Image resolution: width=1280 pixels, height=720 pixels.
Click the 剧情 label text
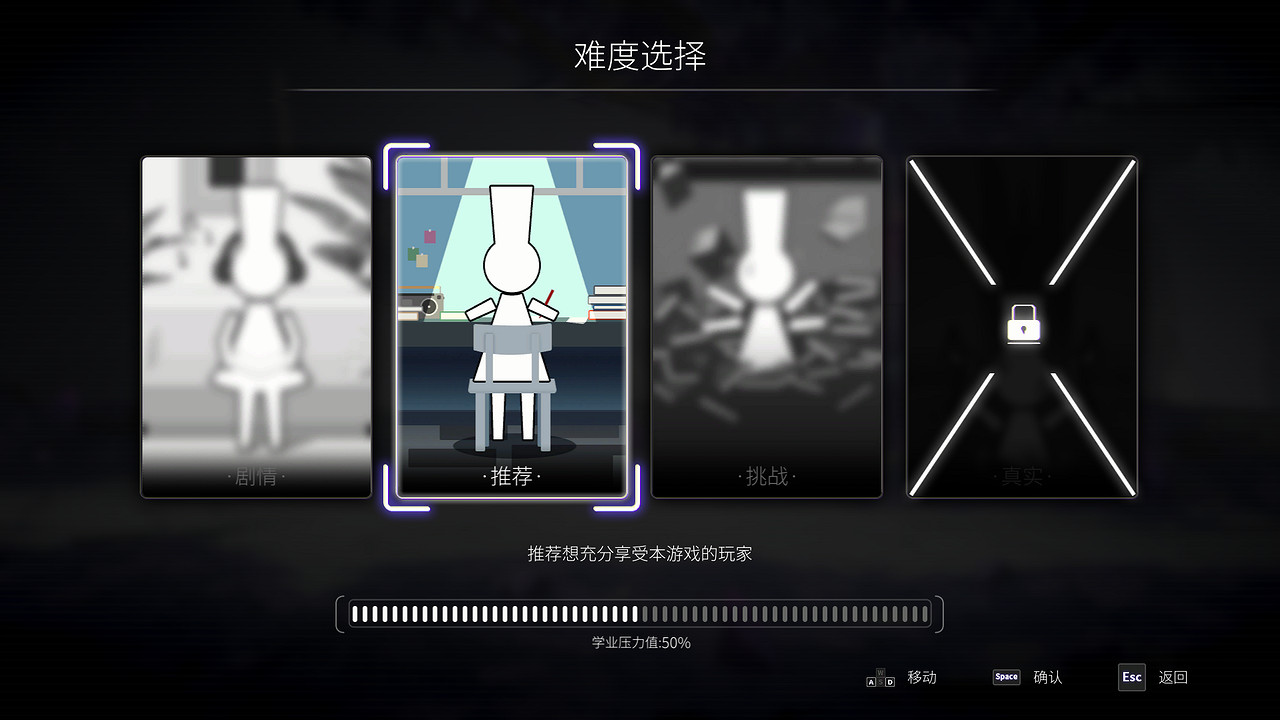[x=255, y=477]
